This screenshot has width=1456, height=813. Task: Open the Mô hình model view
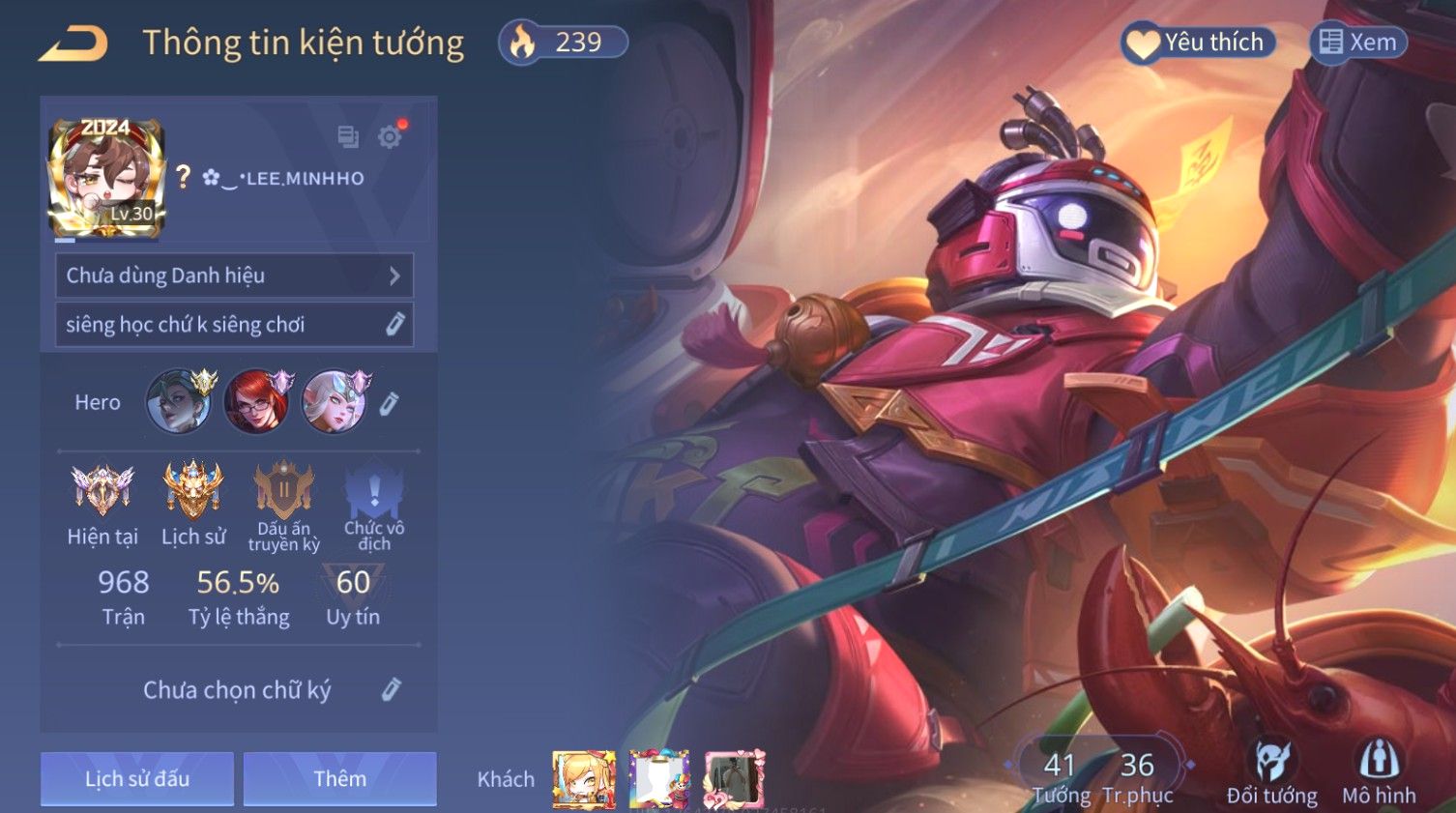click(x=1379, y=771)
